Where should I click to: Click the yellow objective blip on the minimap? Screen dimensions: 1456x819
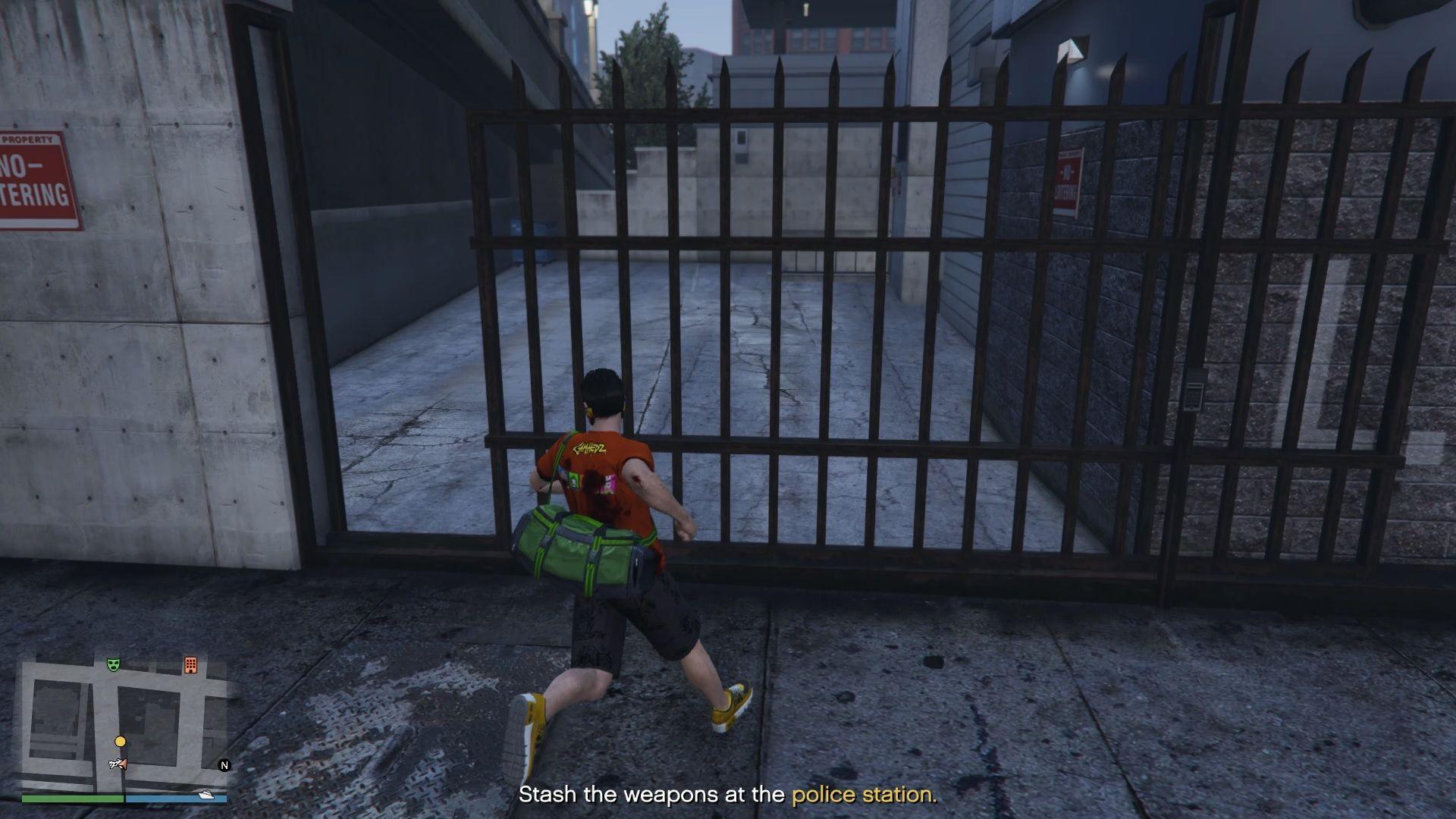121,741
